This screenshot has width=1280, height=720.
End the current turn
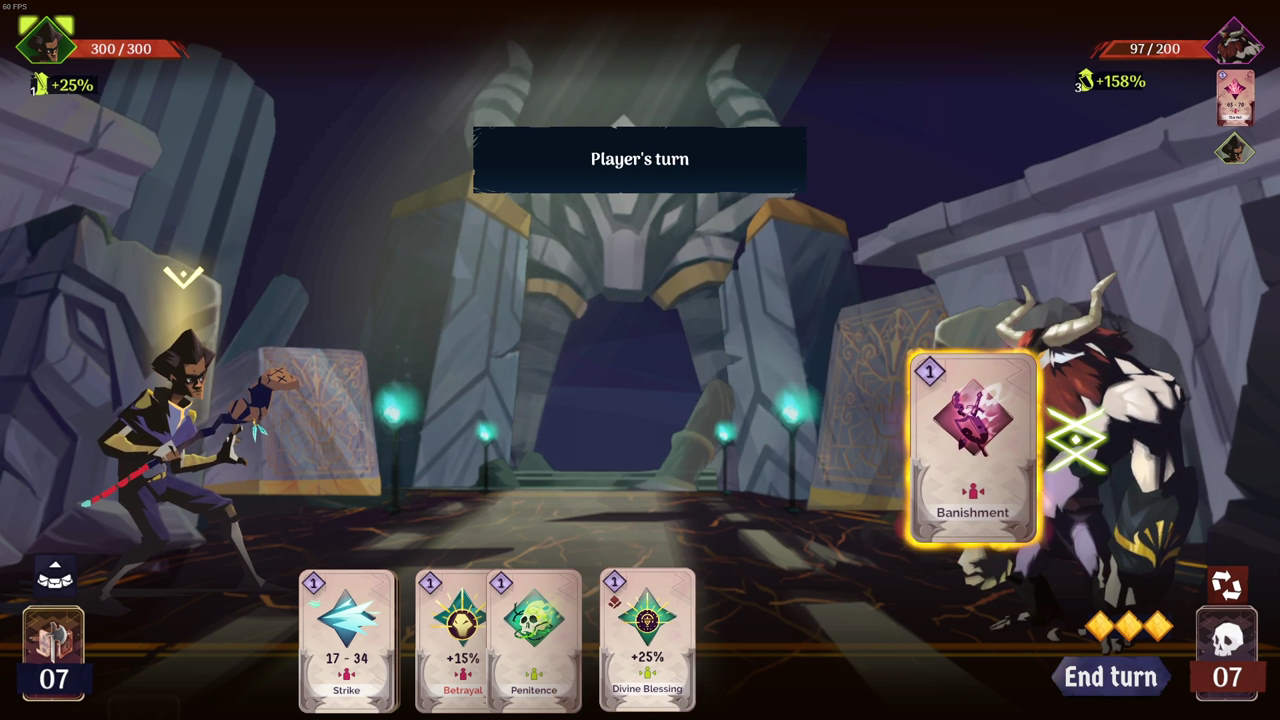pyautogui.click(x=1110, y=677)
